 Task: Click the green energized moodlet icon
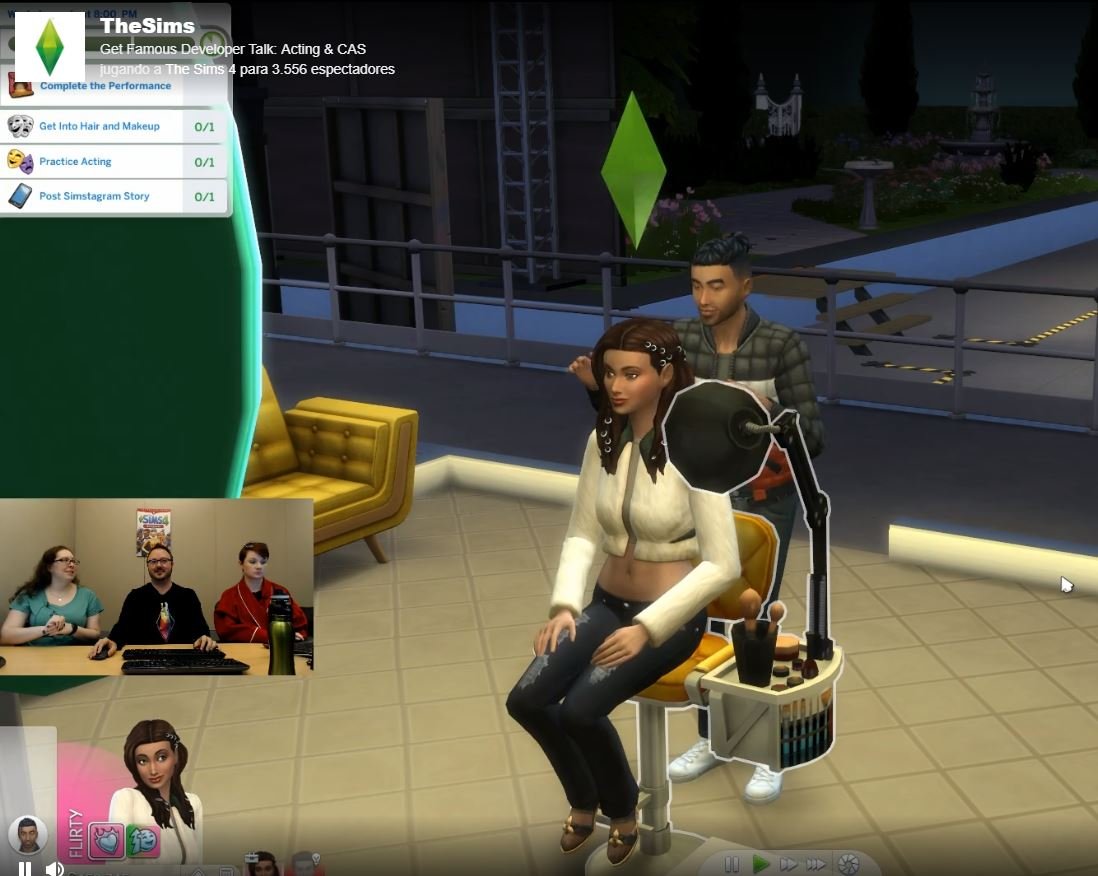(142, 840)
